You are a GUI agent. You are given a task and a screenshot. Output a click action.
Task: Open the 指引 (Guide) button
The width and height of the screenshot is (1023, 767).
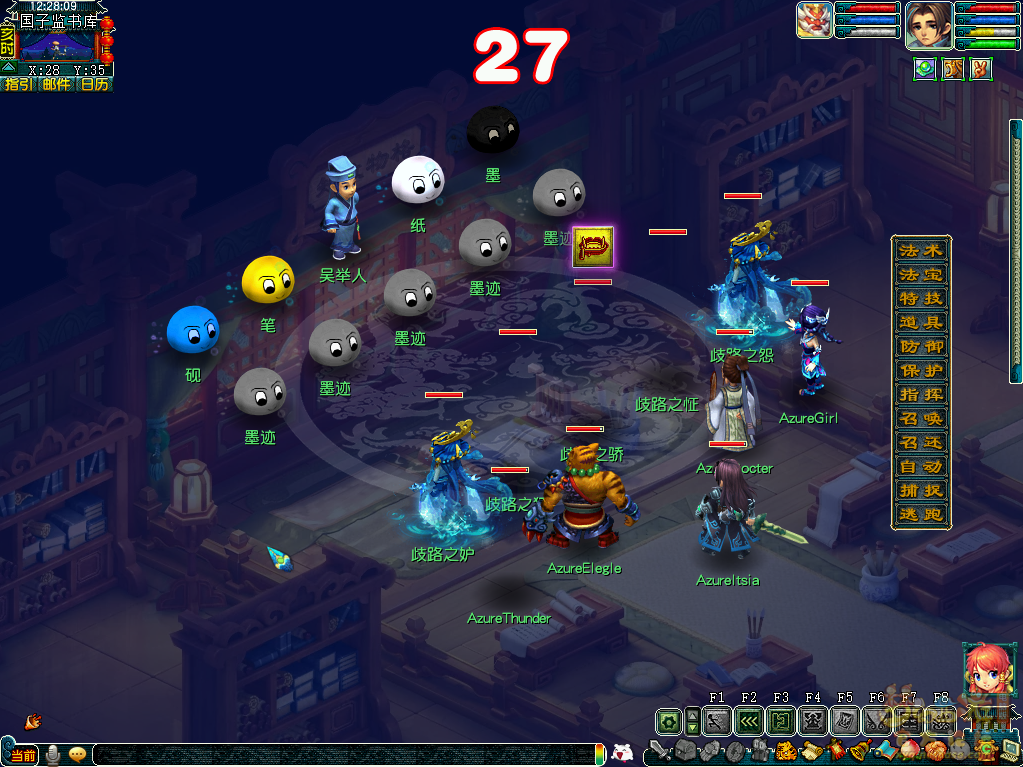click(18, 85)
